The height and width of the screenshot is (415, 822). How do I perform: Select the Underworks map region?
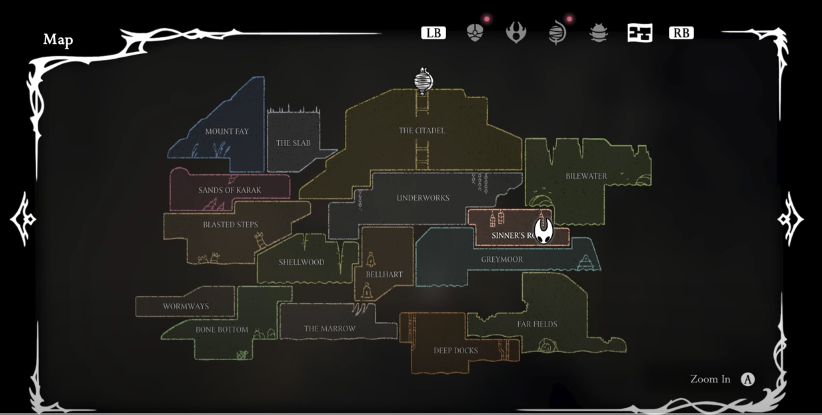pyautogui.click(x=423, y=198)
